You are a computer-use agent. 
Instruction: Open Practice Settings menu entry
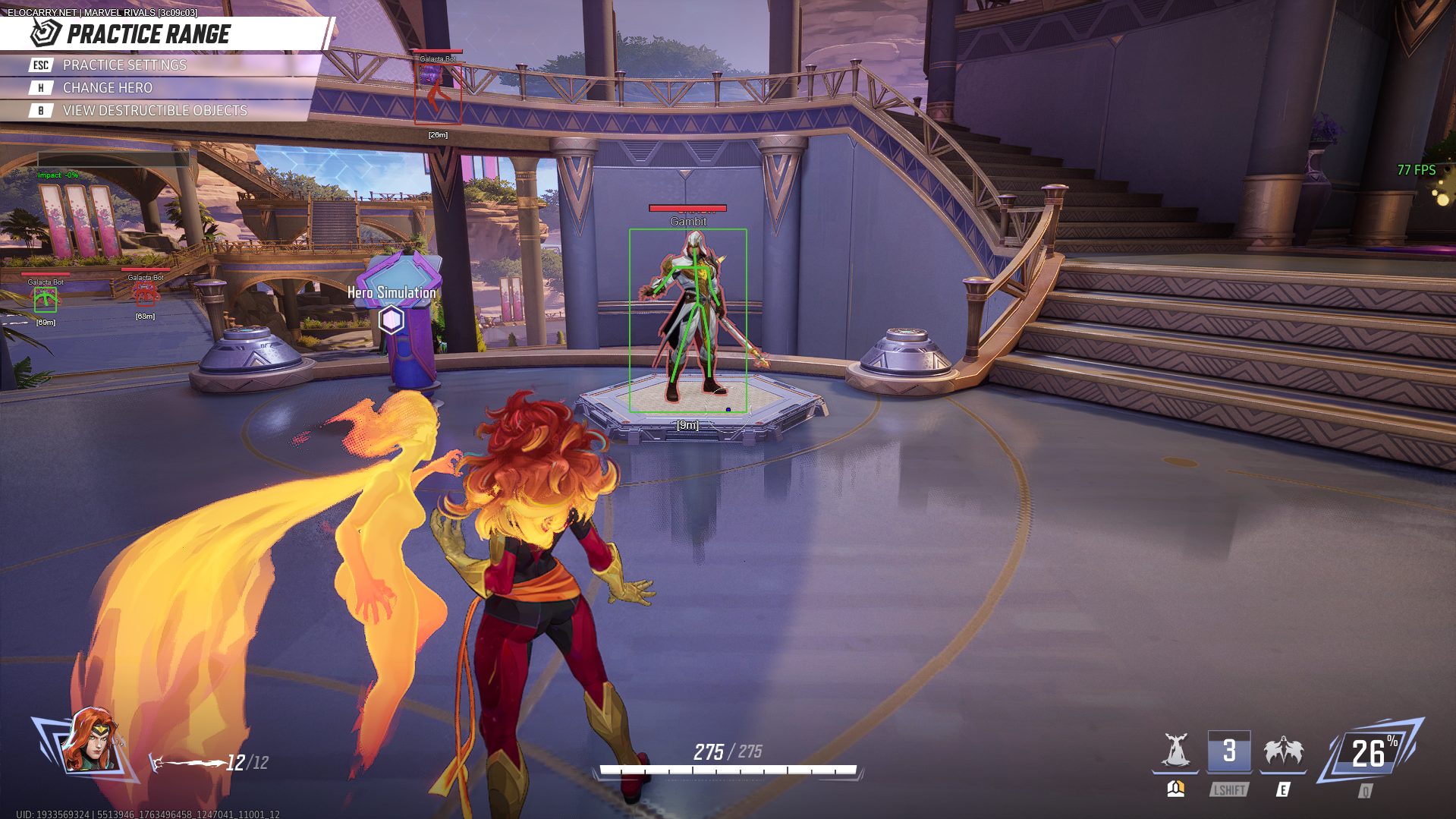pos(124,65)
